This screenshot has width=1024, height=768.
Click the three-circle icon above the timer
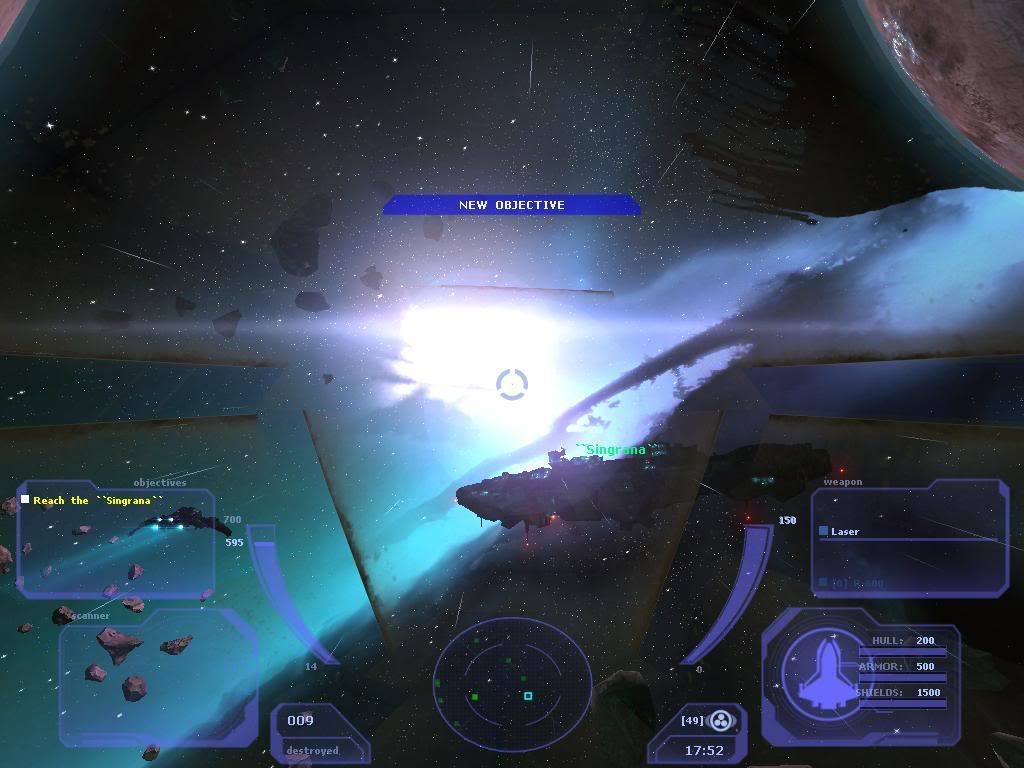point(721,719)
